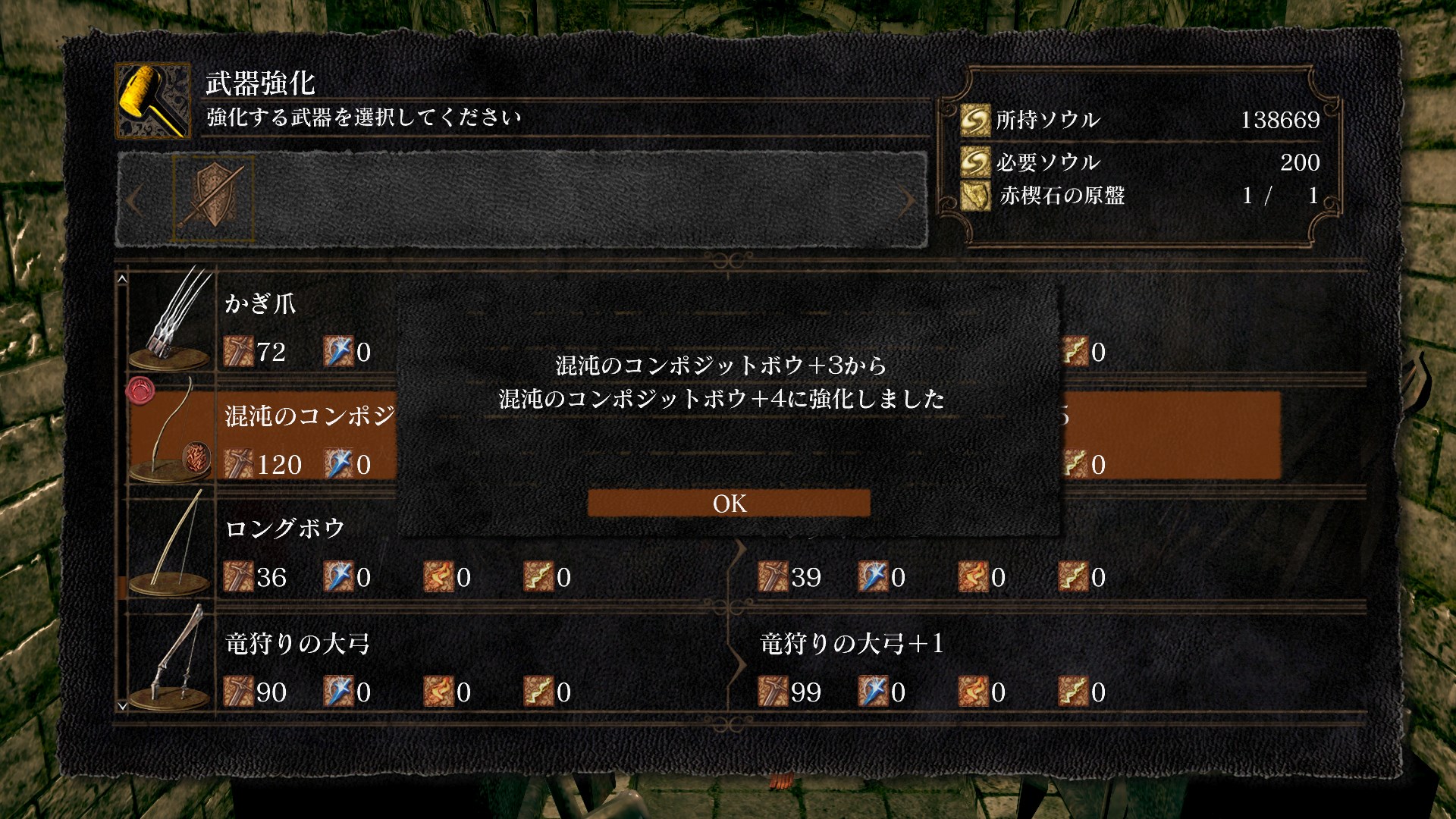Click the right category arrow
This screenshot has height=819, width=1456.
coord(907,201)
